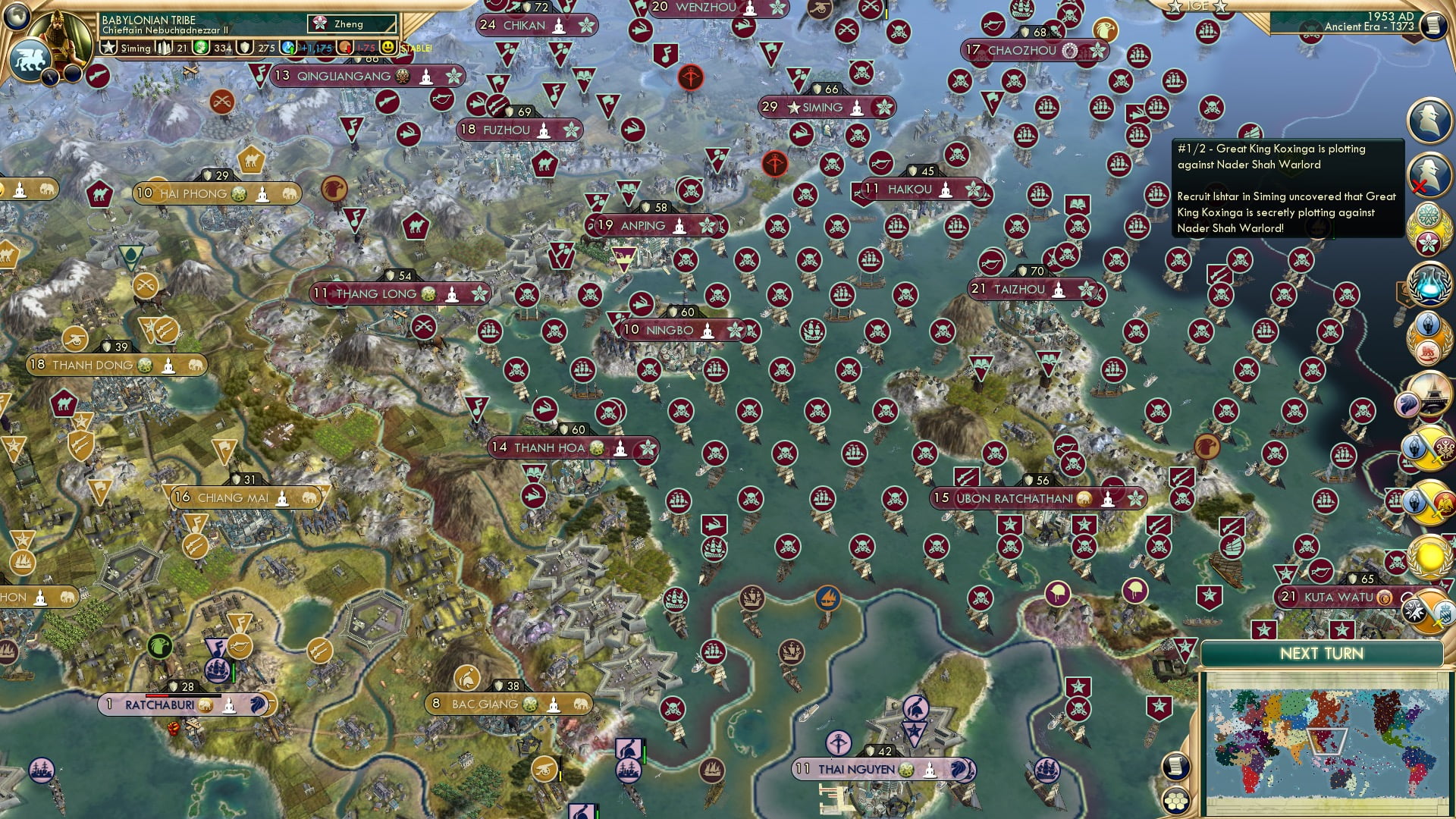This screenshot has width=1456, height=819.
Task: Open the spy plotting notification
Action: coord(1429,120)
